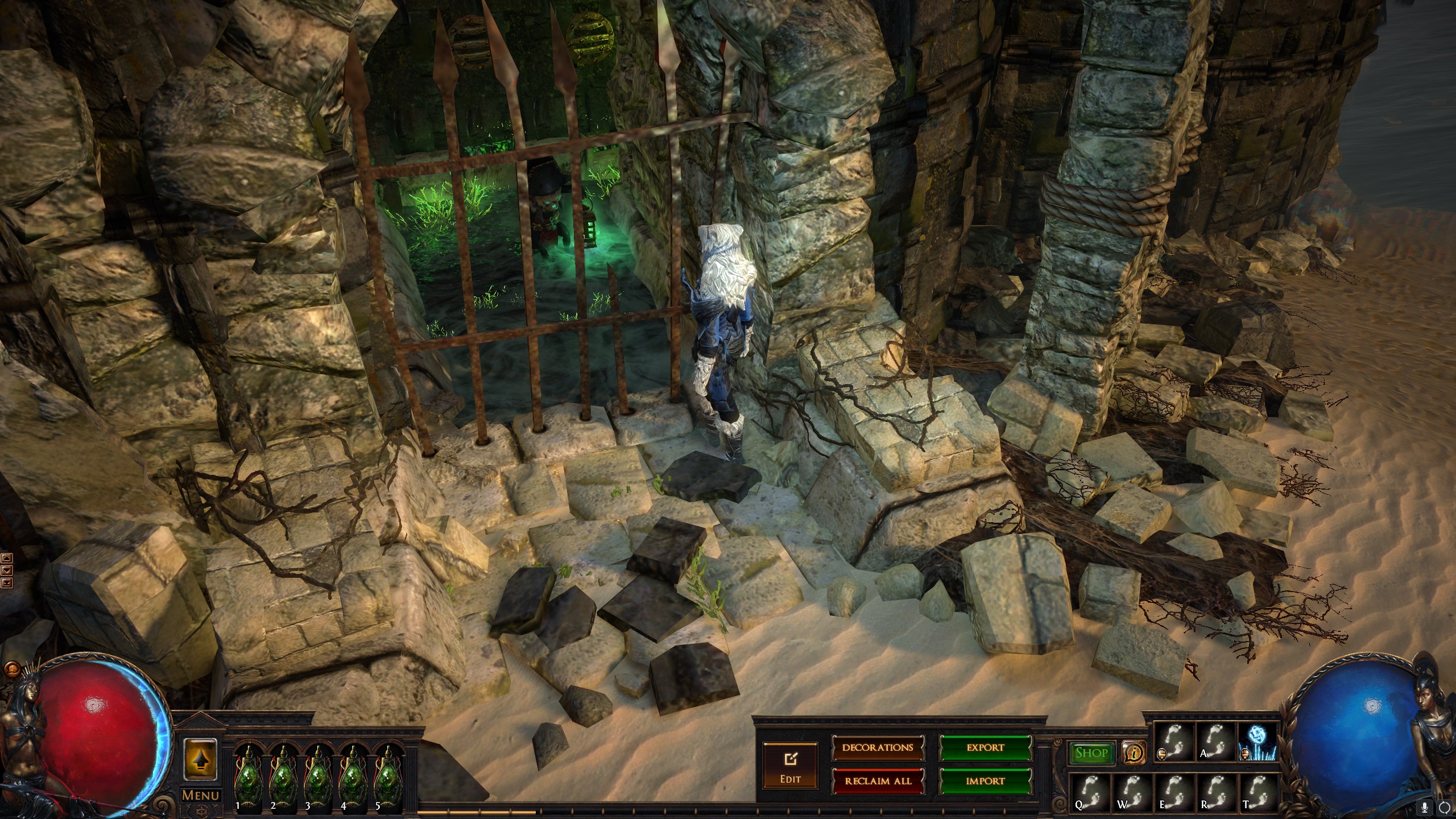Click the orange info speech-bubble icon
The width and height of the screenshot is (1456, 819).
point(1134,754)
